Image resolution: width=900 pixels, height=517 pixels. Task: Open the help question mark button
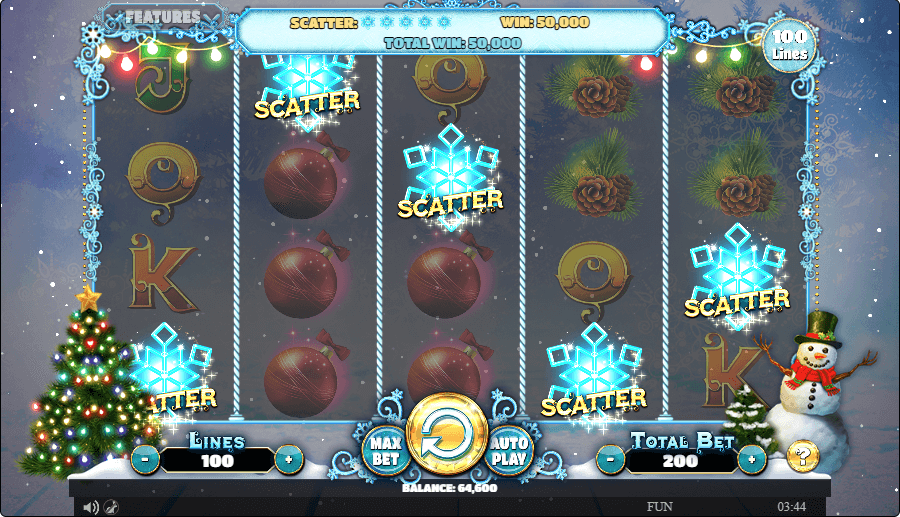pyautogui.click(x=802, y=456)
